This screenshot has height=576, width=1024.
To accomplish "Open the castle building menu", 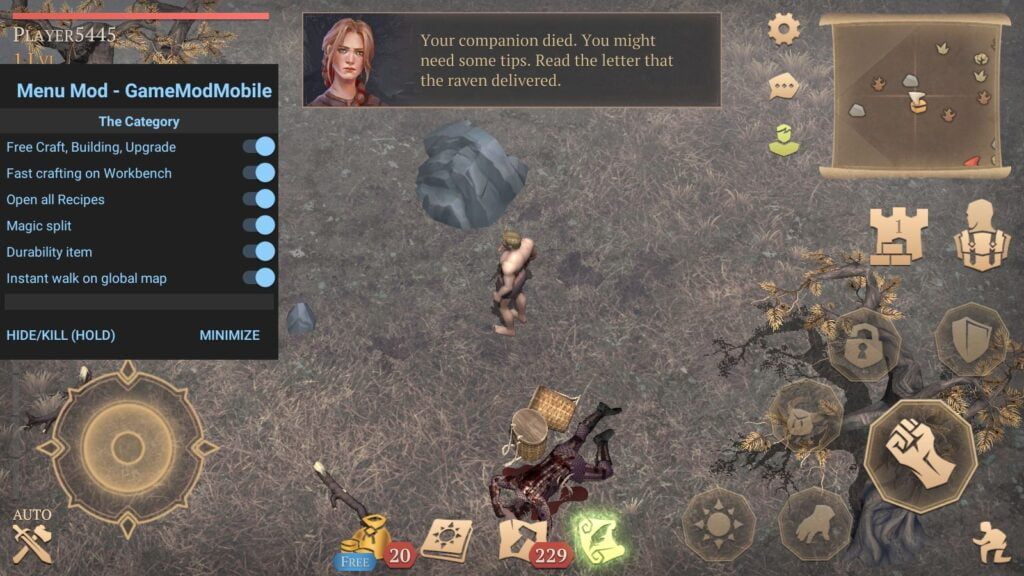I will click(898, 236).
